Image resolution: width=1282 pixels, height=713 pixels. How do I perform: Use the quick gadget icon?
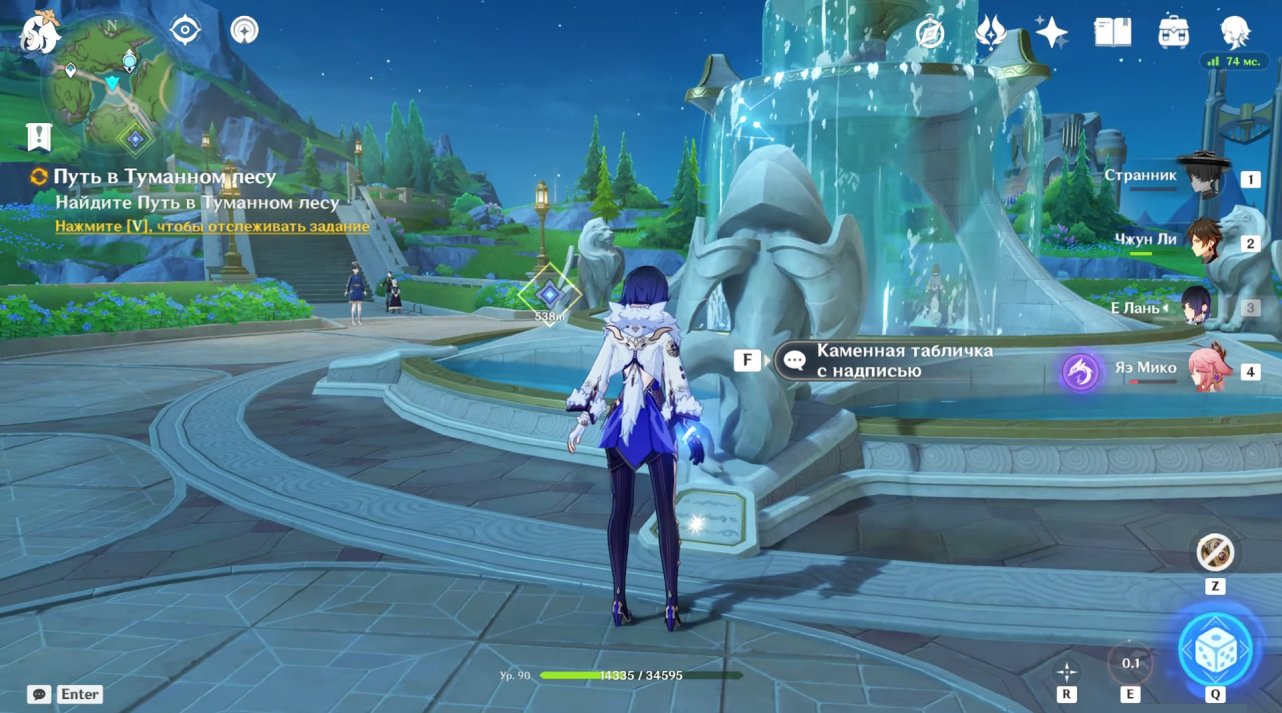click(x=1215, y=552)
